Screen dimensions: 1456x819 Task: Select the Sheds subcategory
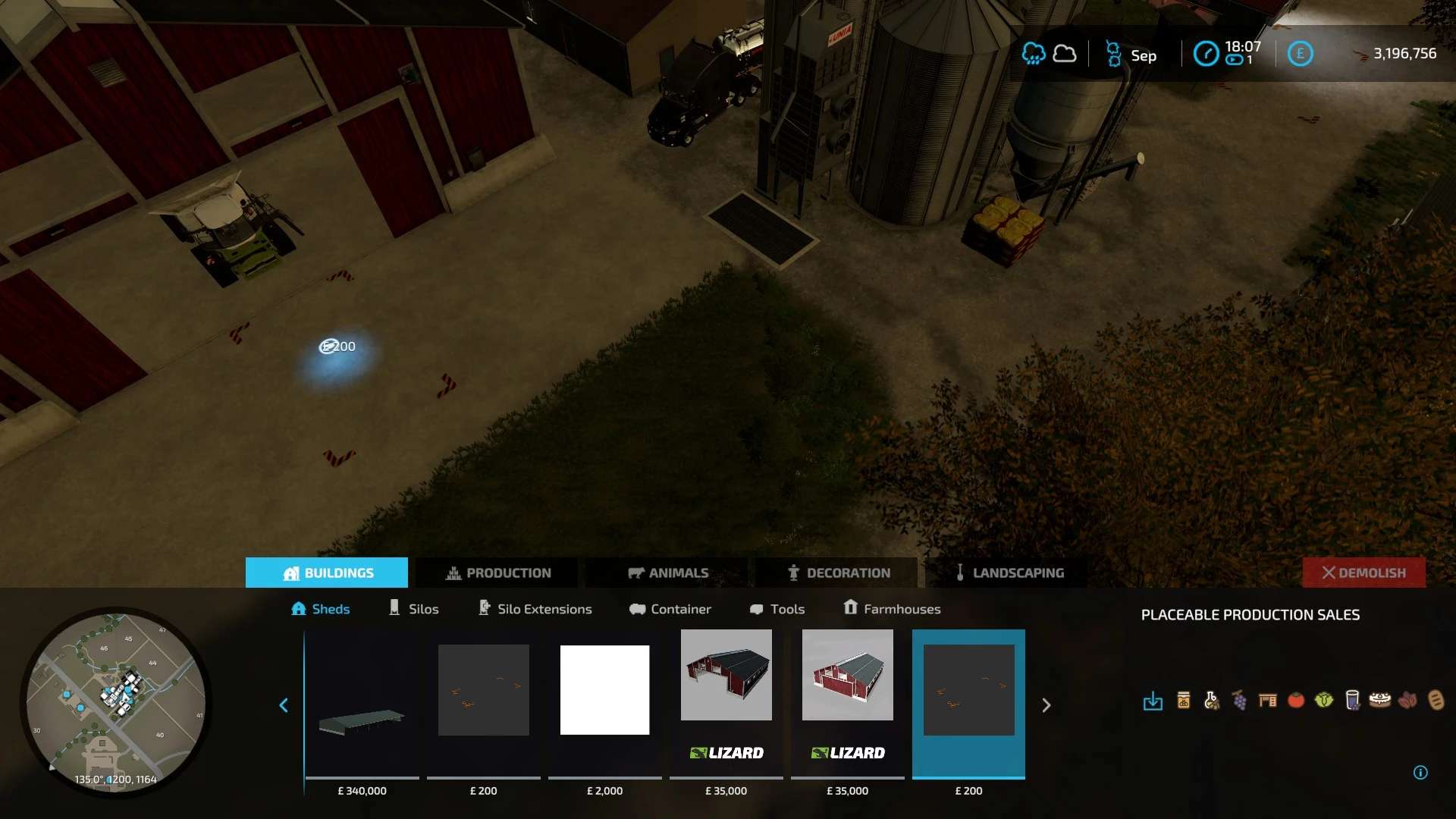[320, 609]
